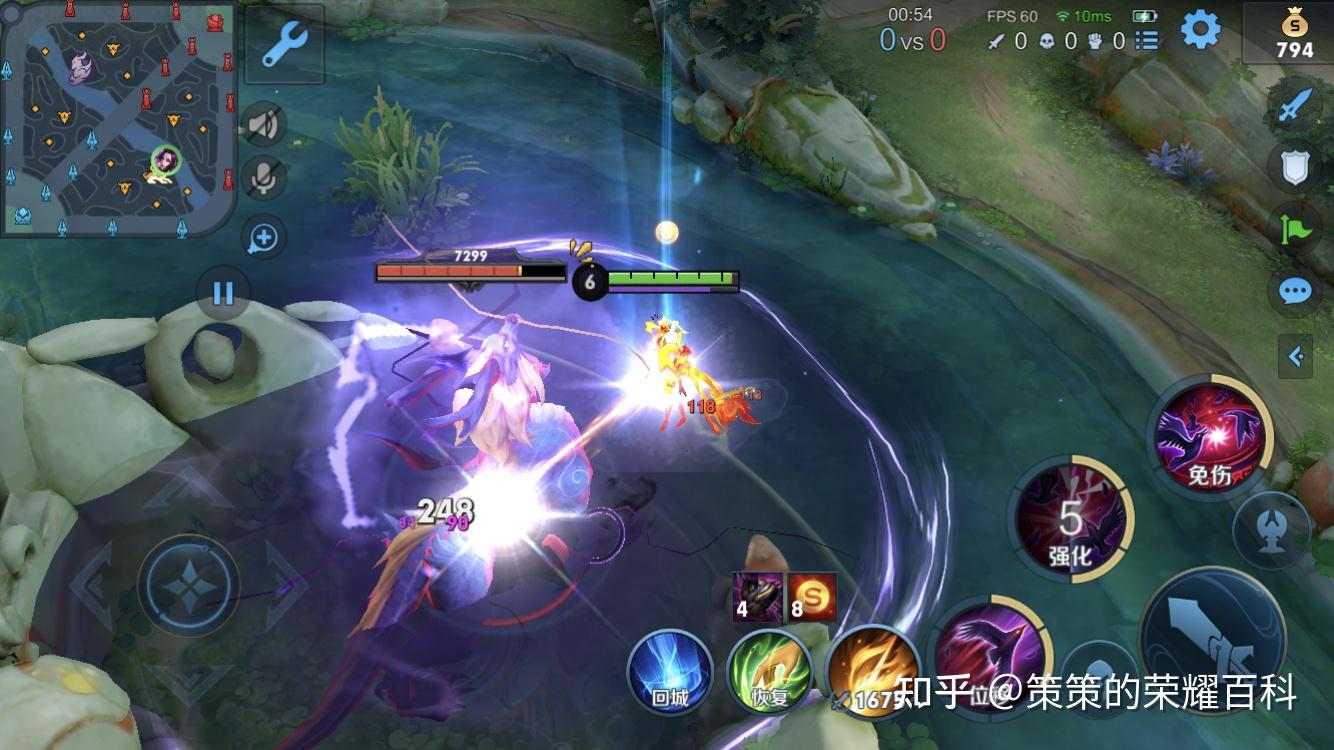Hit the large sword basic attack button
This screenshot has height=750, width=1334.
pos(1212,638)
